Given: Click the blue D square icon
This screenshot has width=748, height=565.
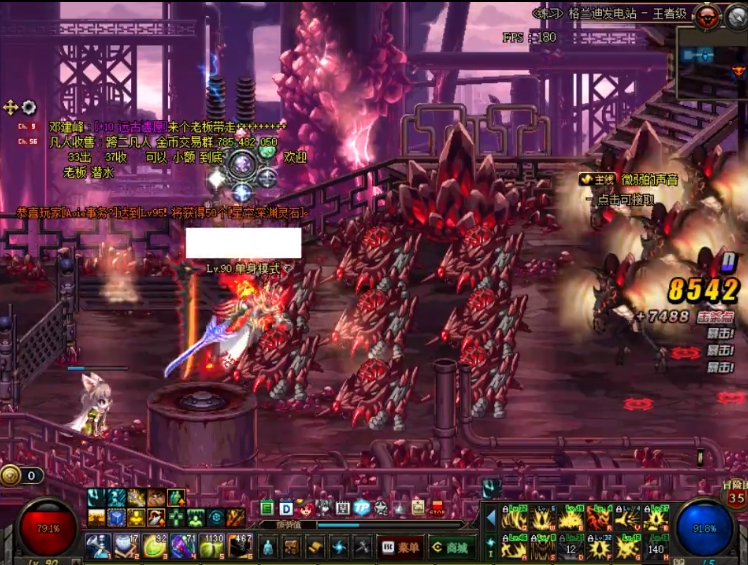Looking at the screenshot, I should (286, 508).
